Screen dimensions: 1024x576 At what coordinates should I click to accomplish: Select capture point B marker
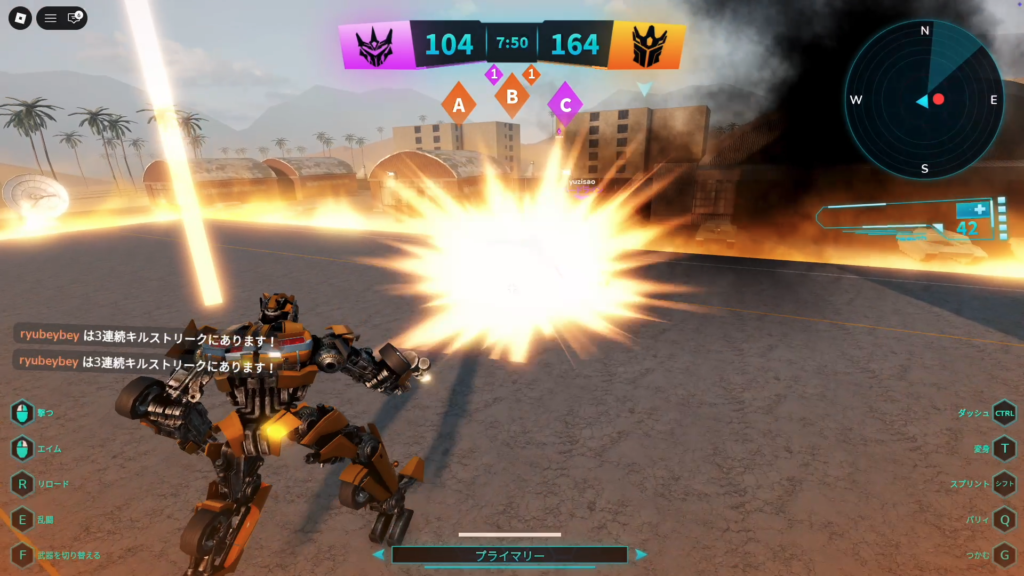(x=512, y=97)
